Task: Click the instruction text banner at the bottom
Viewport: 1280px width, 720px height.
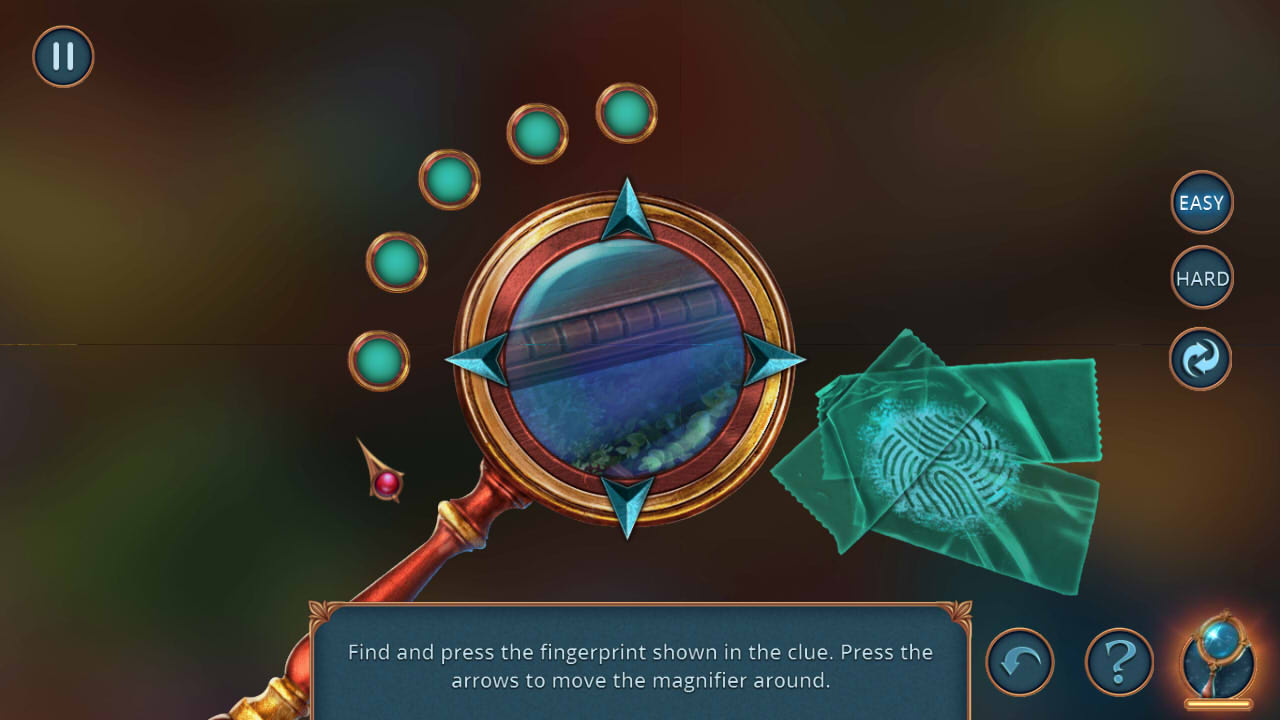Action: (x=640, y=665)
